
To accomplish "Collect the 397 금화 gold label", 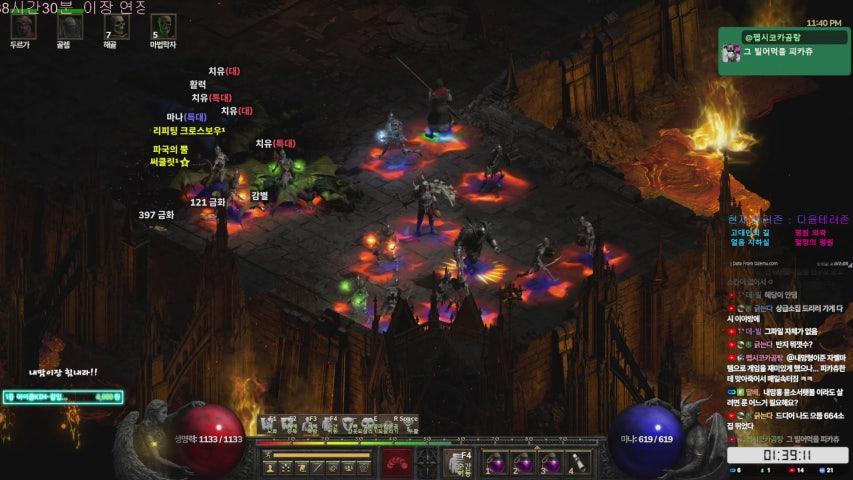I will pos(156,214).
